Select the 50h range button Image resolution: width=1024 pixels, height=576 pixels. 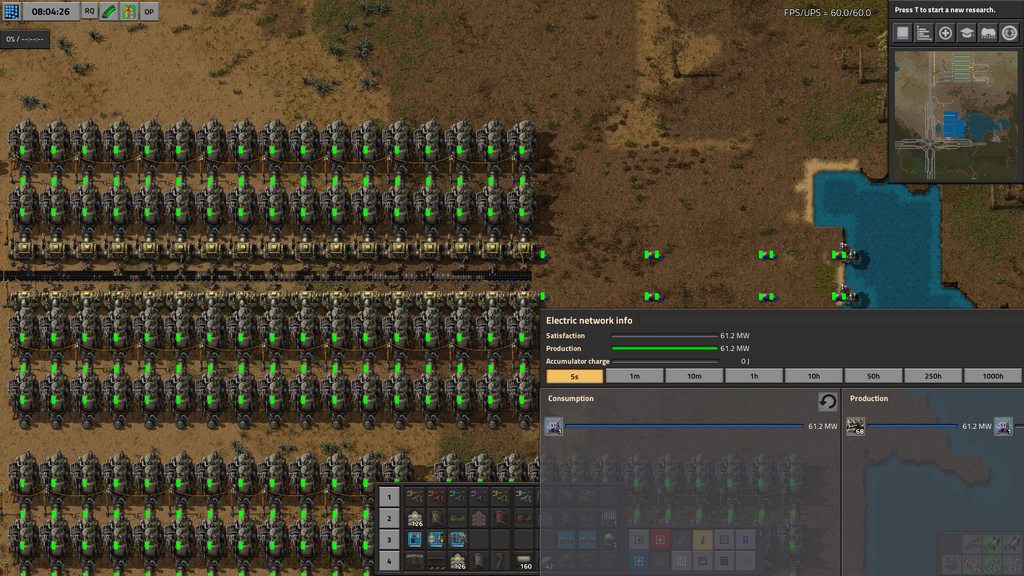pyautogui.click(x=873, y=376)
